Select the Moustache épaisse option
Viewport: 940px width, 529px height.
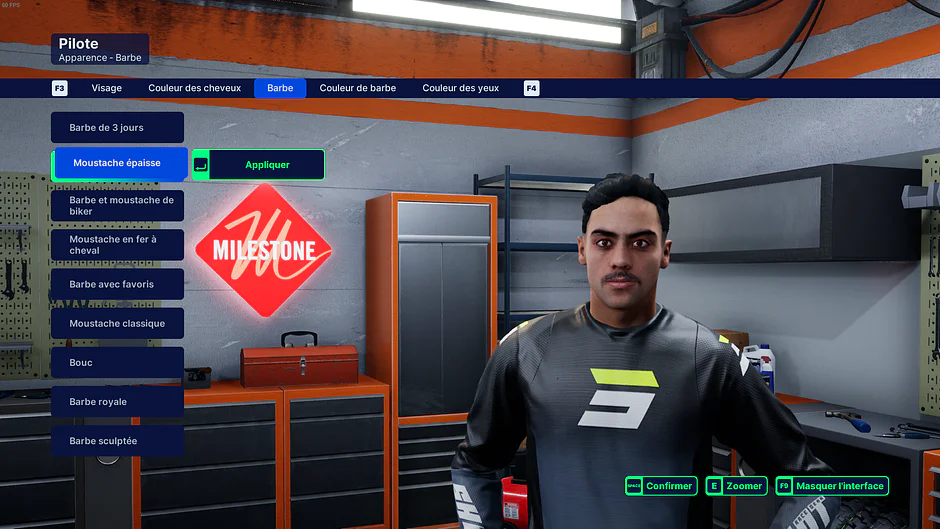pyautogui.click(x=118, y=163)
